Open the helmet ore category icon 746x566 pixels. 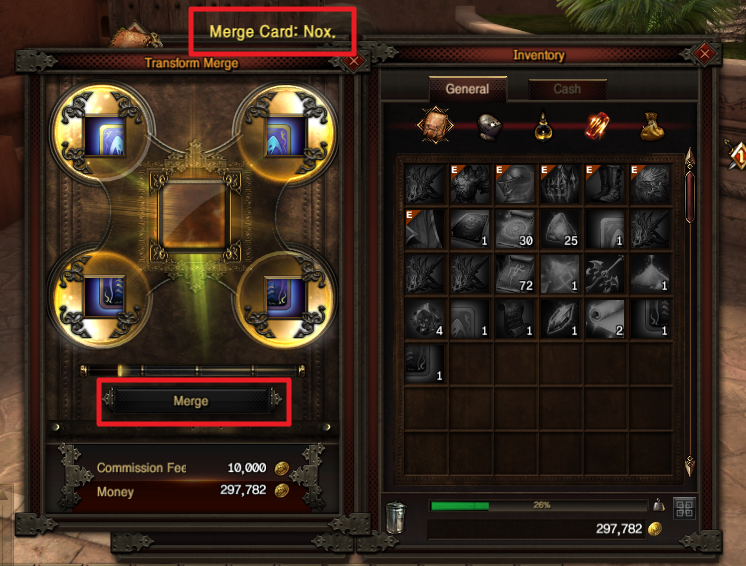(489, 125)
